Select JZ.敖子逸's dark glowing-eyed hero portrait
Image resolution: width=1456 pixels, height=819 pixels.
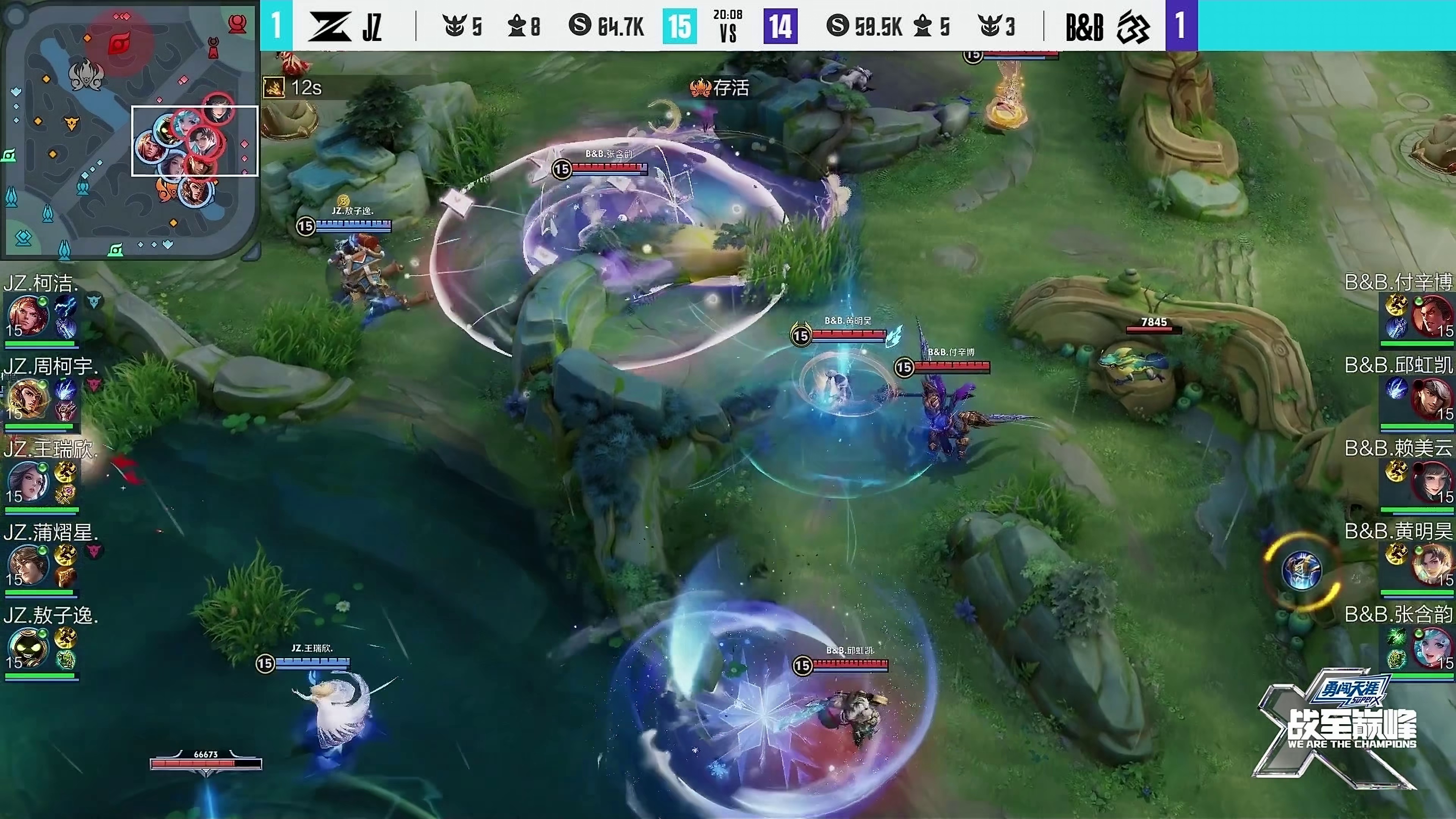pos(27,646)
